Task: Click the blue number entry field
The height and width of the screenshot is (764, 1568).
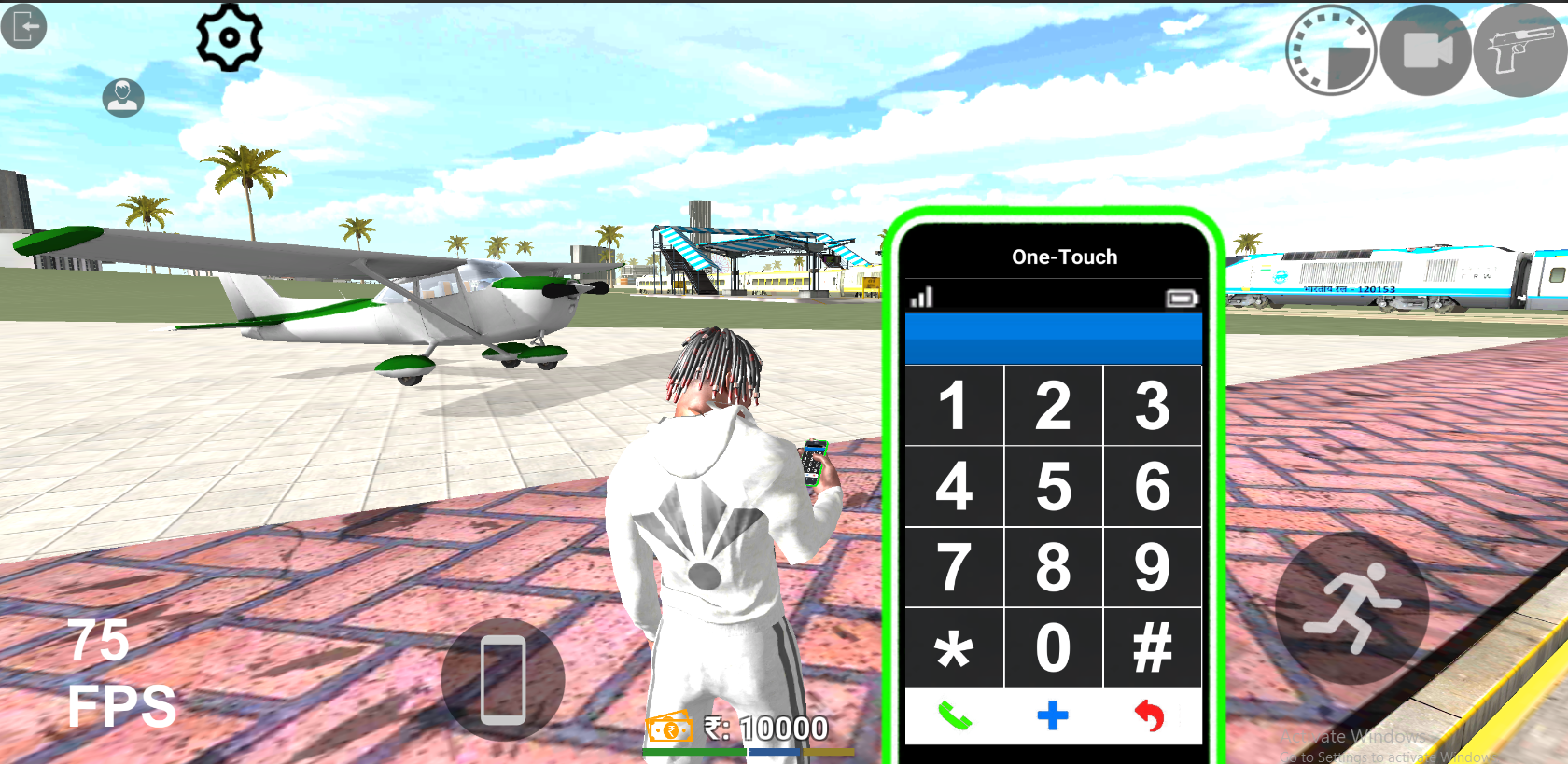Action: [1053, 338]
